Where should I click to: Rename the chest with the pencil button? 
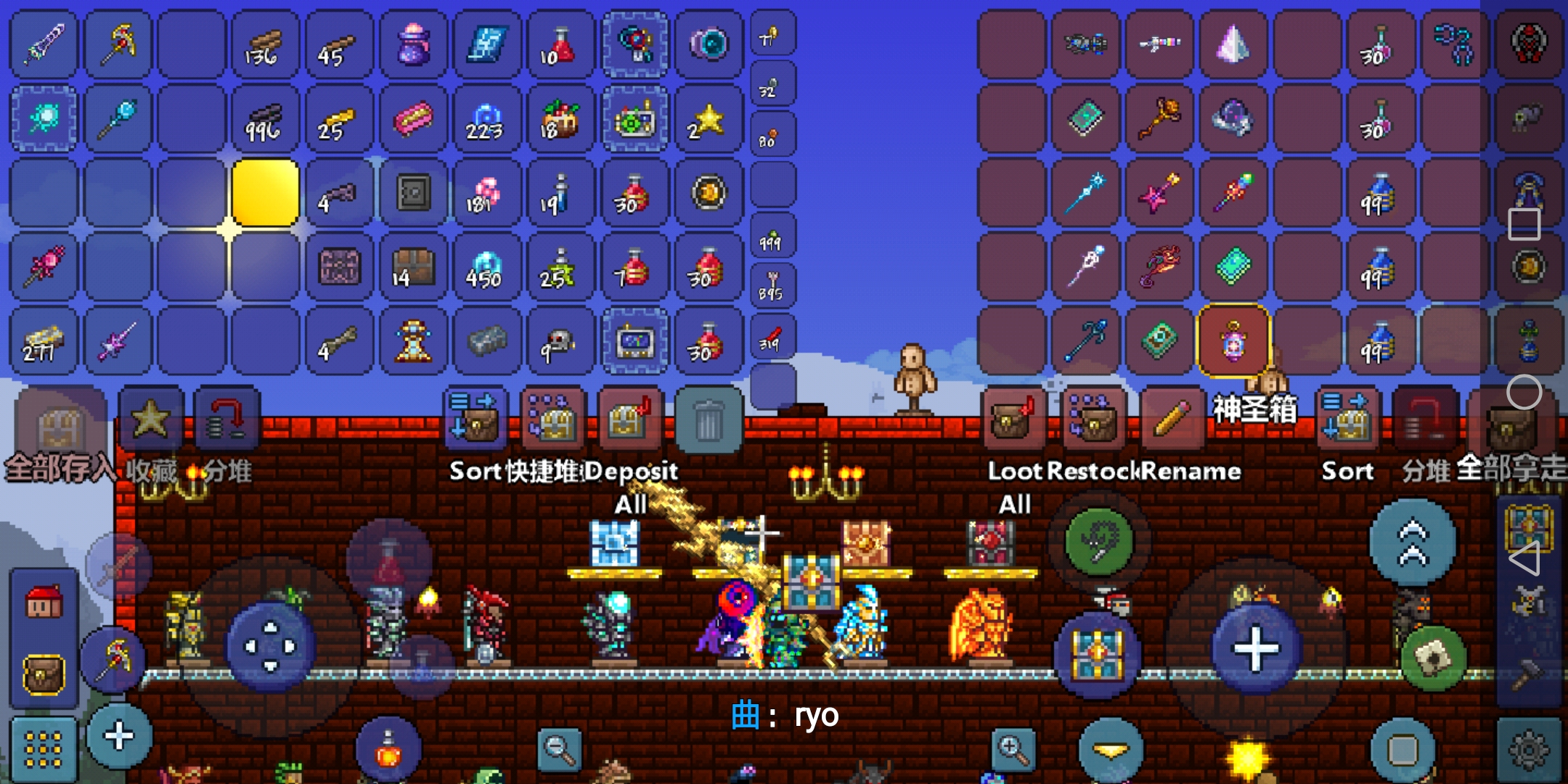pyautogui.click(x=1170, y=419)
